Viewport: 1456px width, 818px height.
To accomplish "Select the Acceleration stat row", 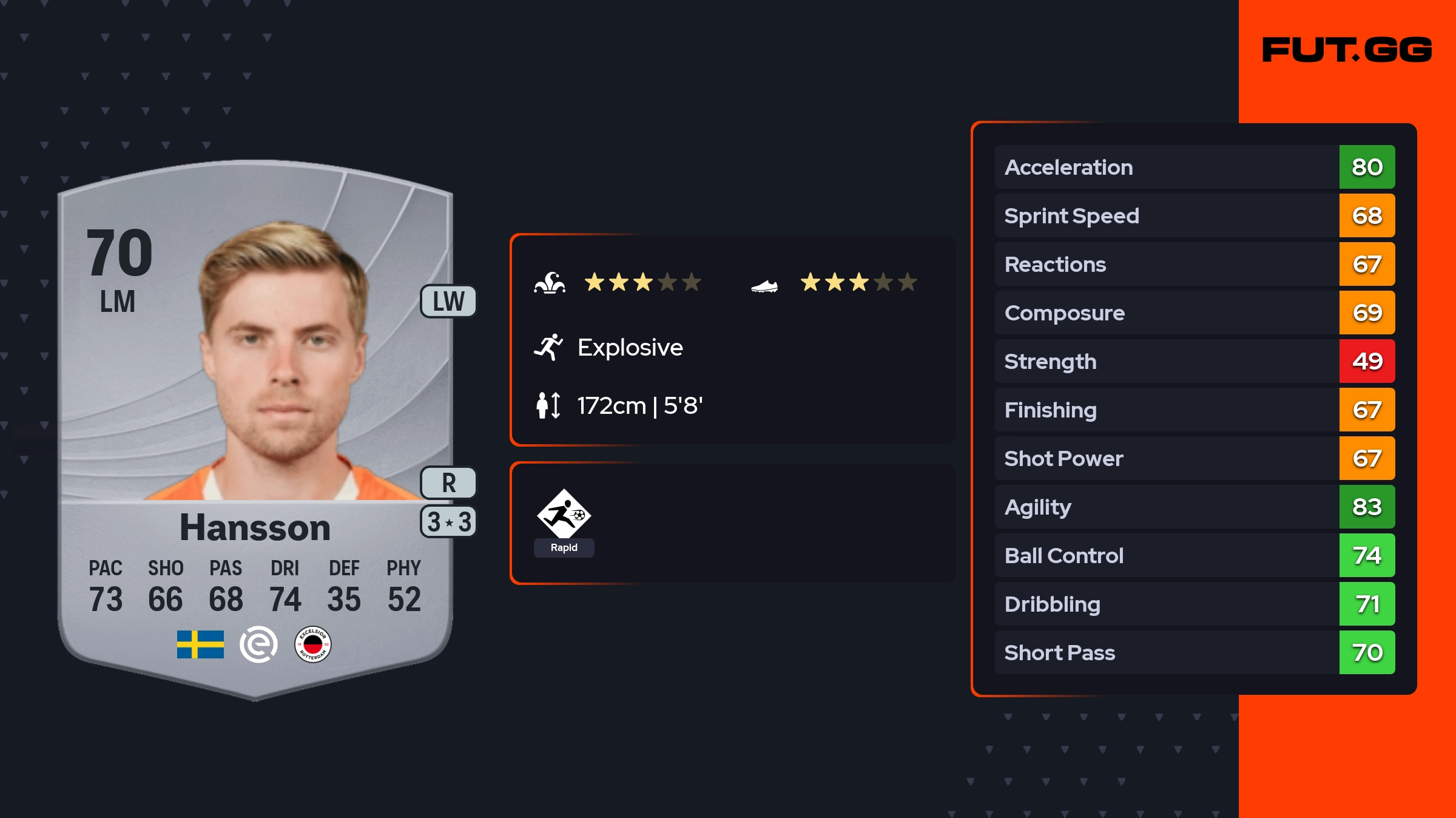I will (x=1194, y=167).
